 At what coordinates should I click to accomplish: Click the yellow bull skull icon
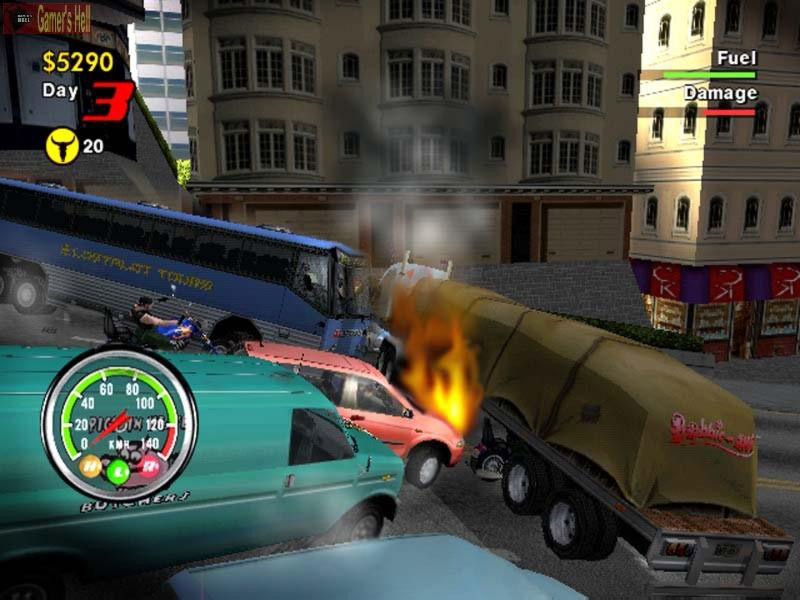[x=61, y=147]
